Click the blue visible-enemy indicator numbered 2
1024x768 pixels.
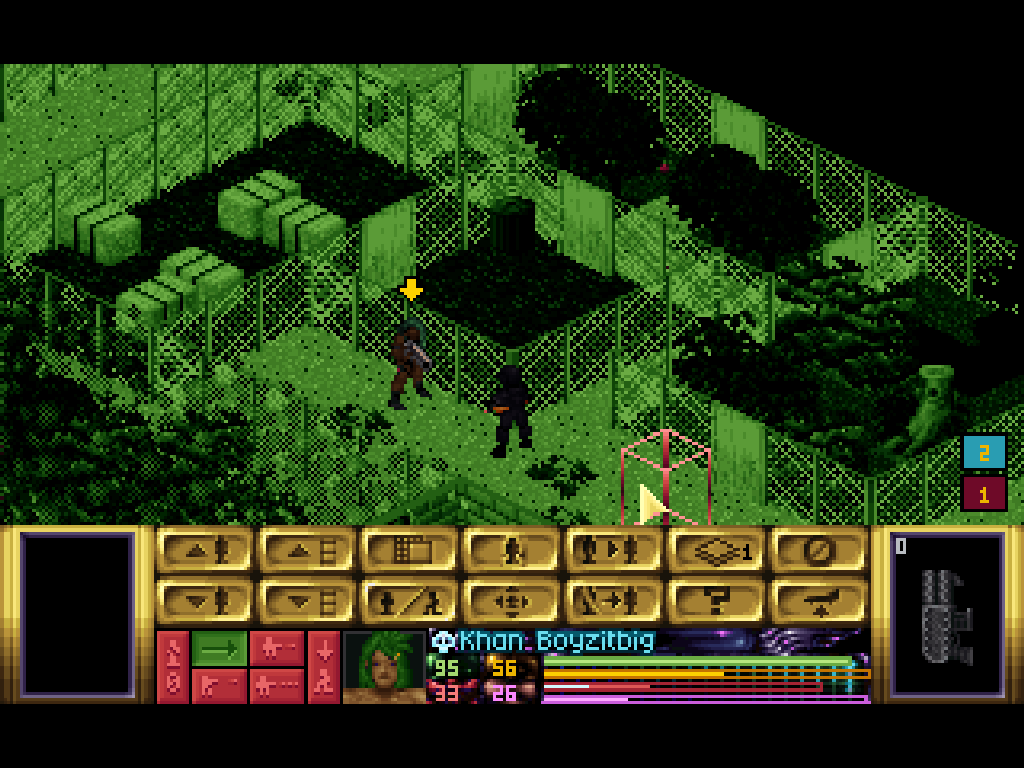click(x=984, y=453)
